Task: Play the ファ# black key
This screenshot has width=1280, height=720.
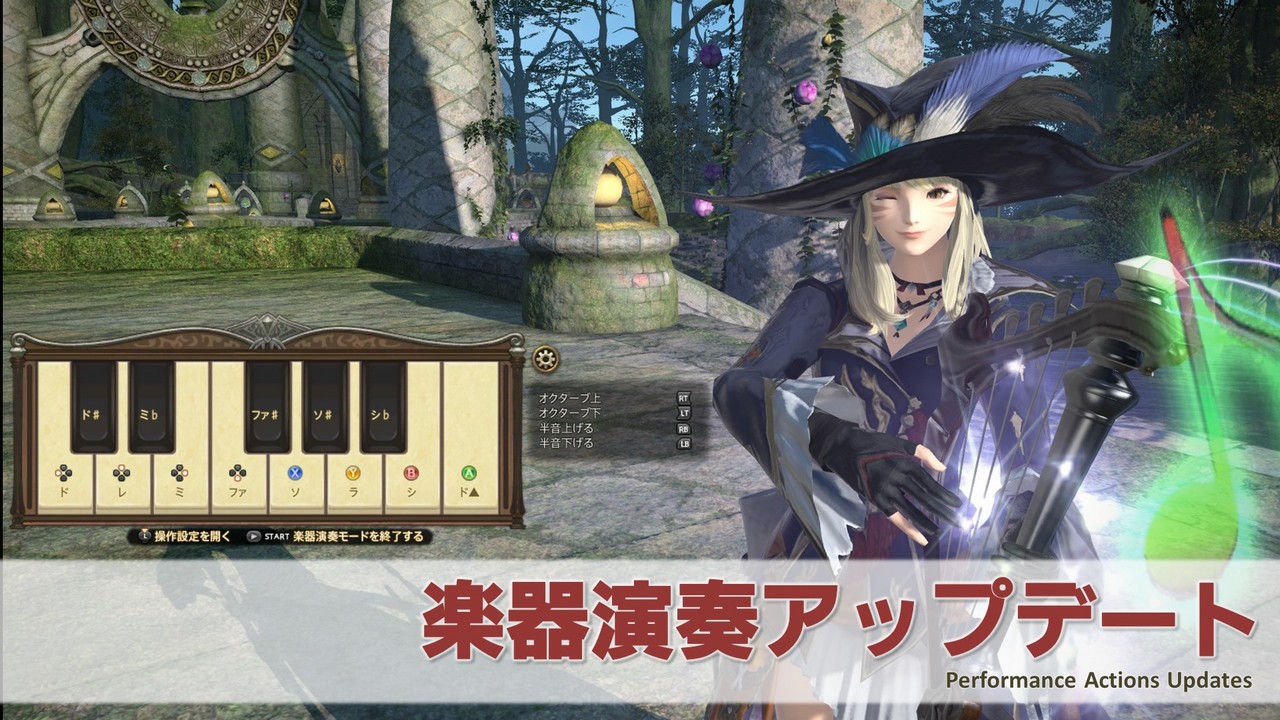Action: click(267, 406)
